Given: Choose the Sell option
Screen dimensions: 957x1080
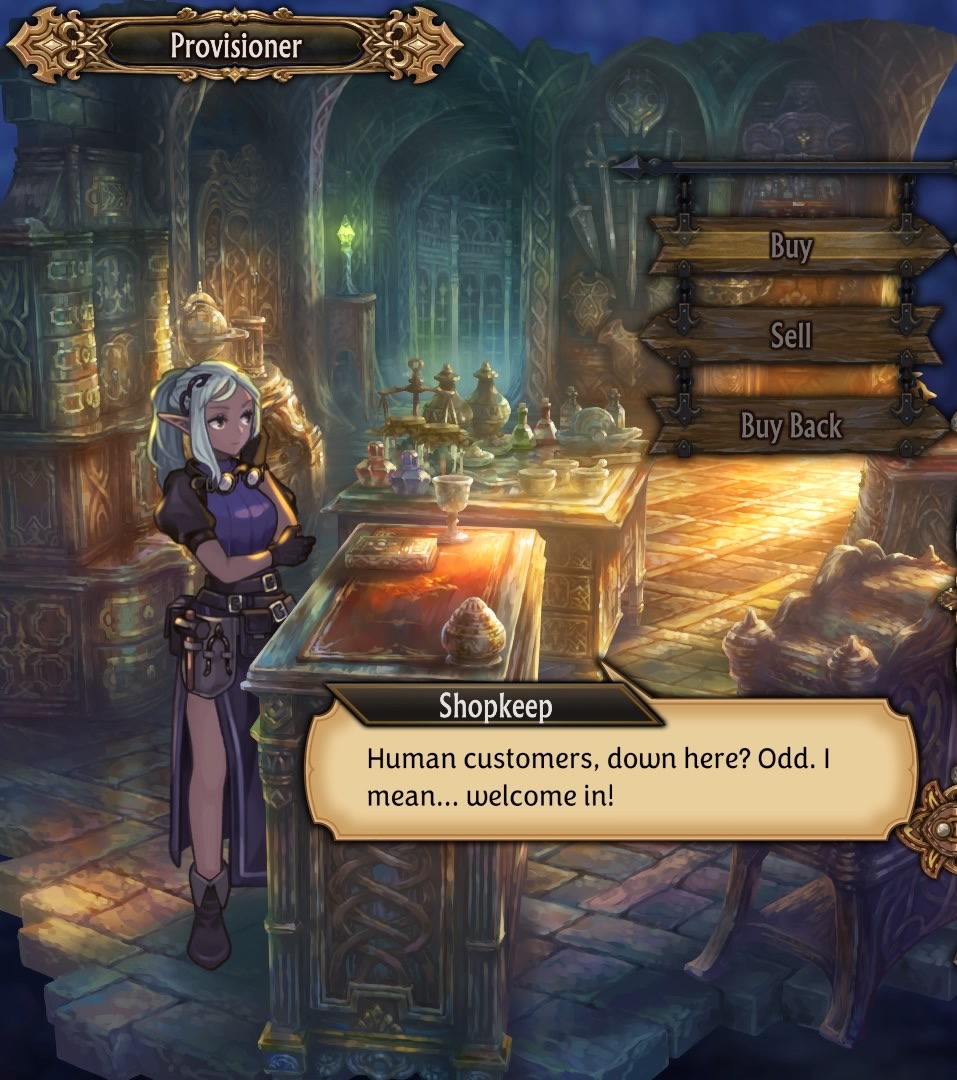Looking at the screenshot, I should (x=790, y=336).
